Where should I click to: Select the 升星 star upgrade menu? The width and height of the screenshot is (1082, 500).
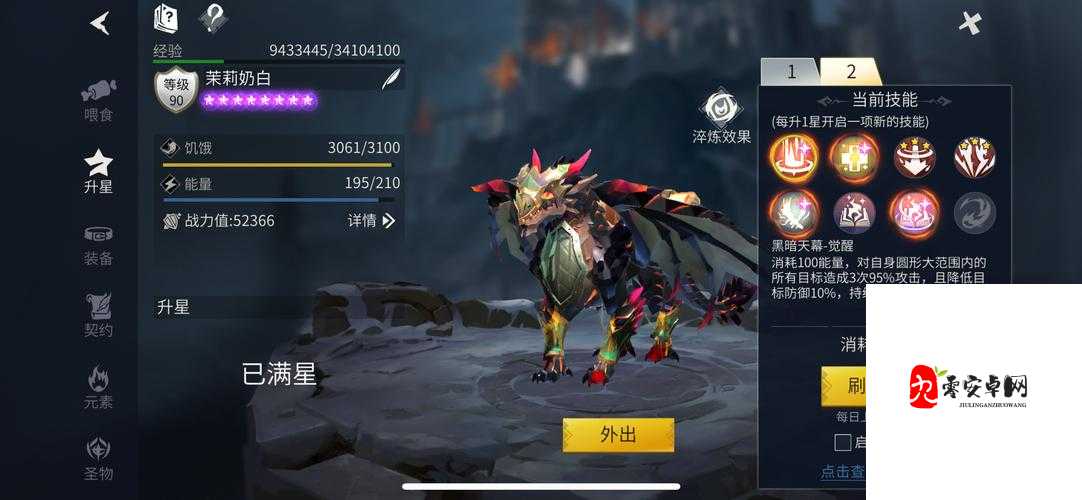[98, 171]
